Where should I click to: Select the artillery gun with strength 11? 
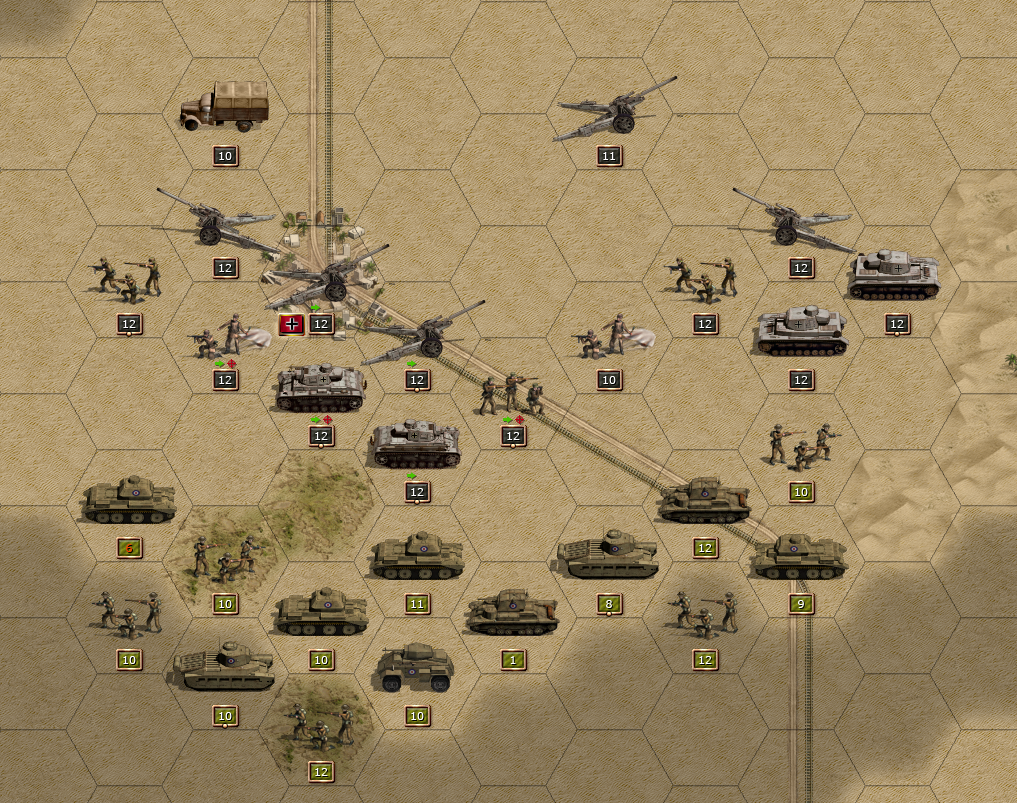[x=610, y=112]
